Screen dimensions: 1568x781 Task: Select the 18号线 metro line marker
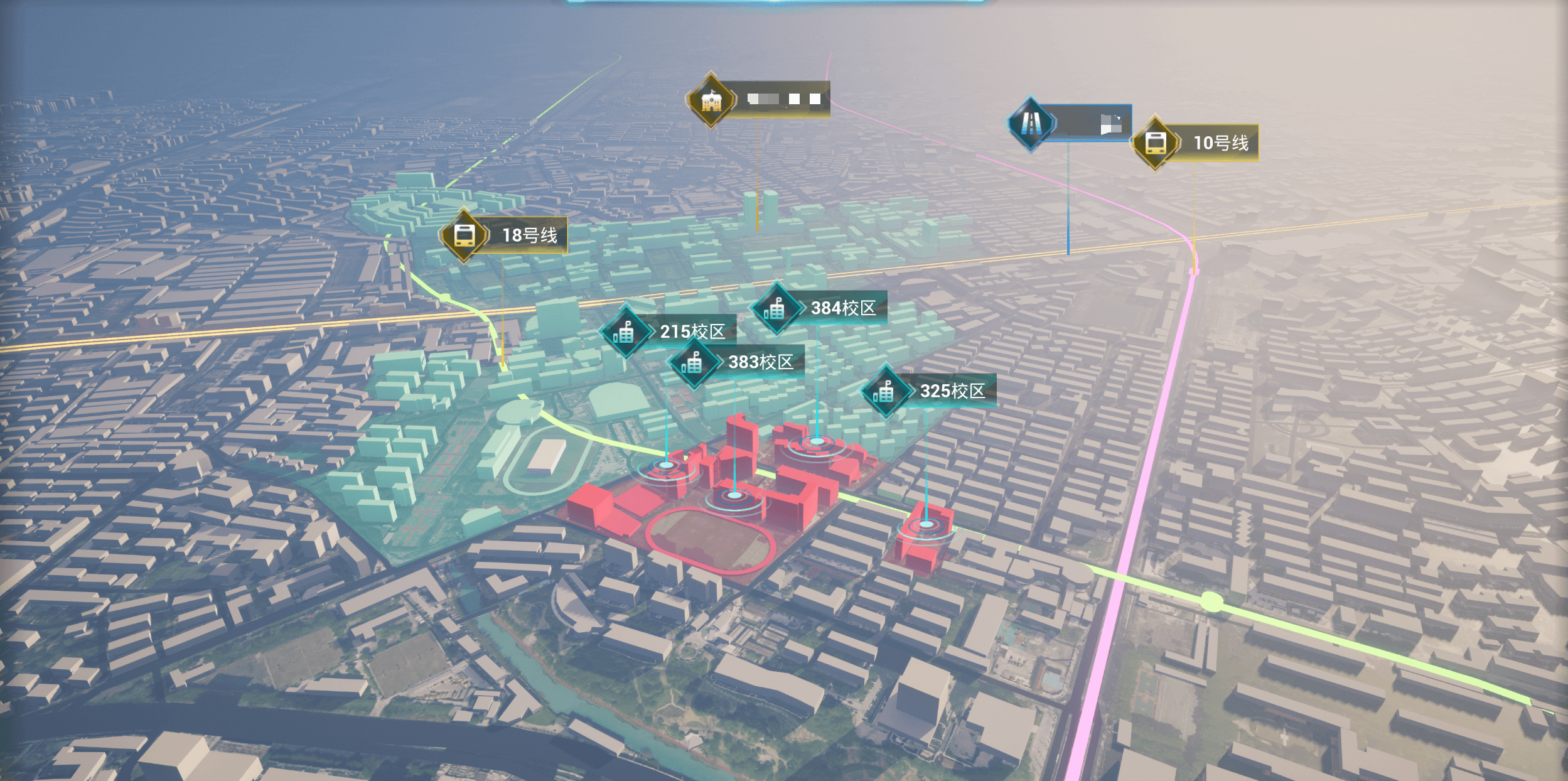[x=465, y=235]
